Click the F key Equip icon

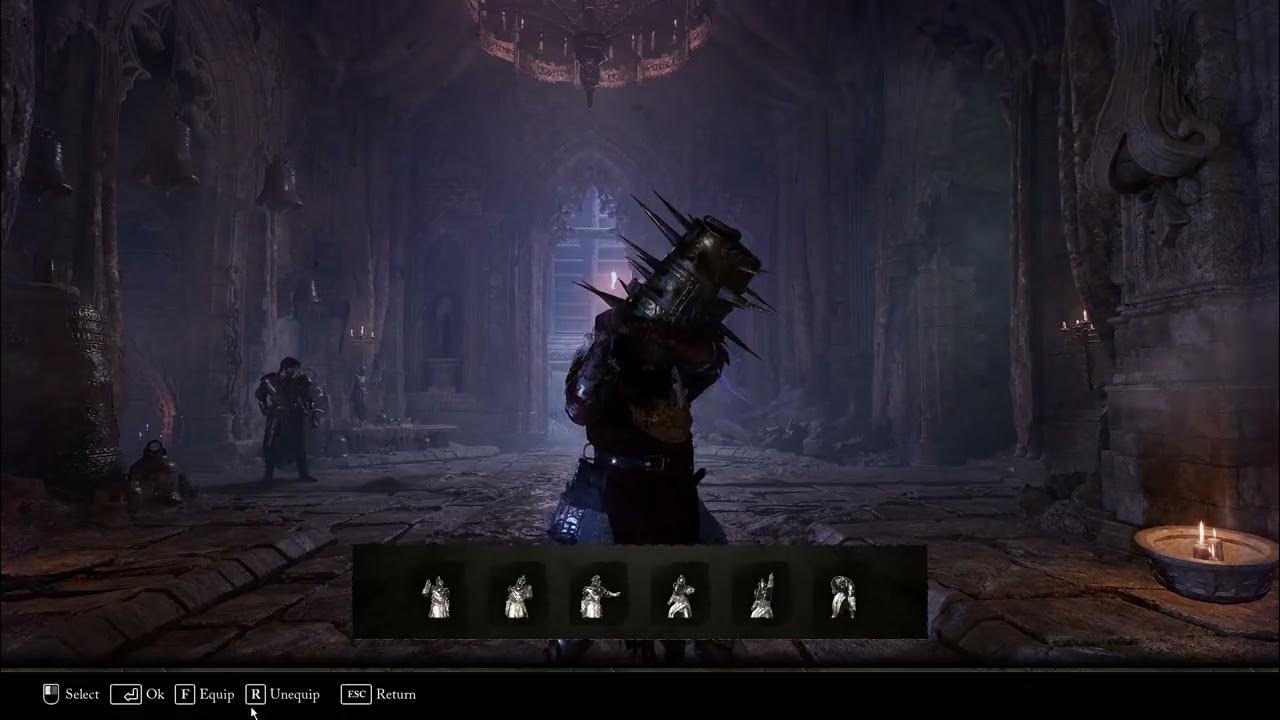coord(186,693)
